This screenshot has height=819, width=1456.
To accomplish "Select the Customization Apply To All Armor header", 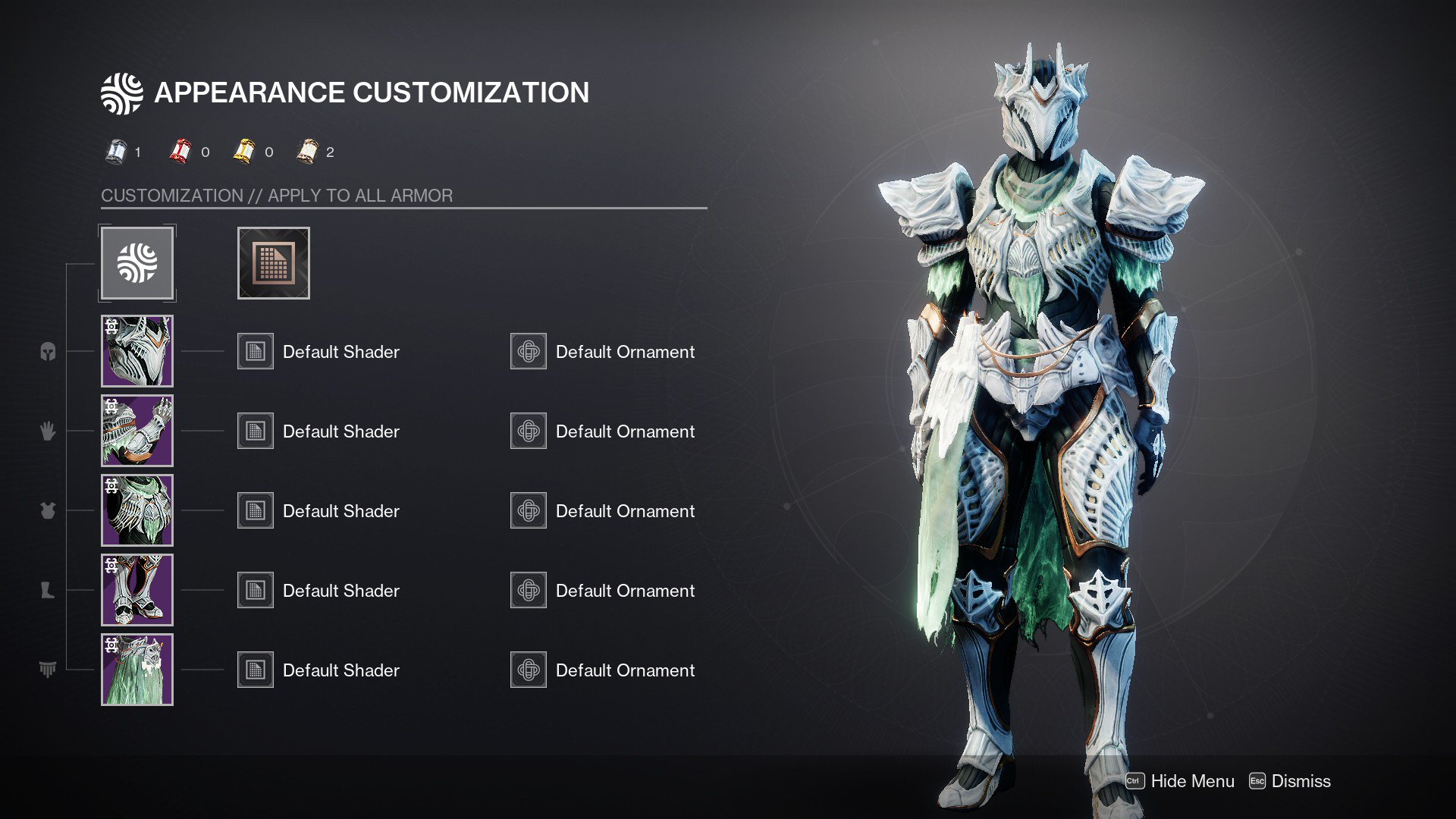I will (x=276, y=195).
